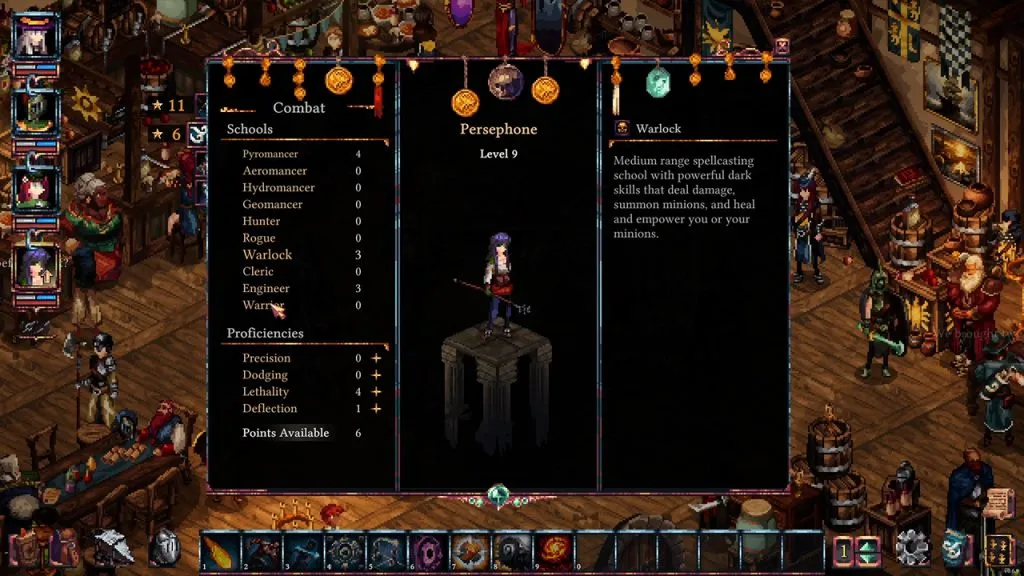Close the character sheet window
The image size is (1024, 576).
(x=782, y=46)
